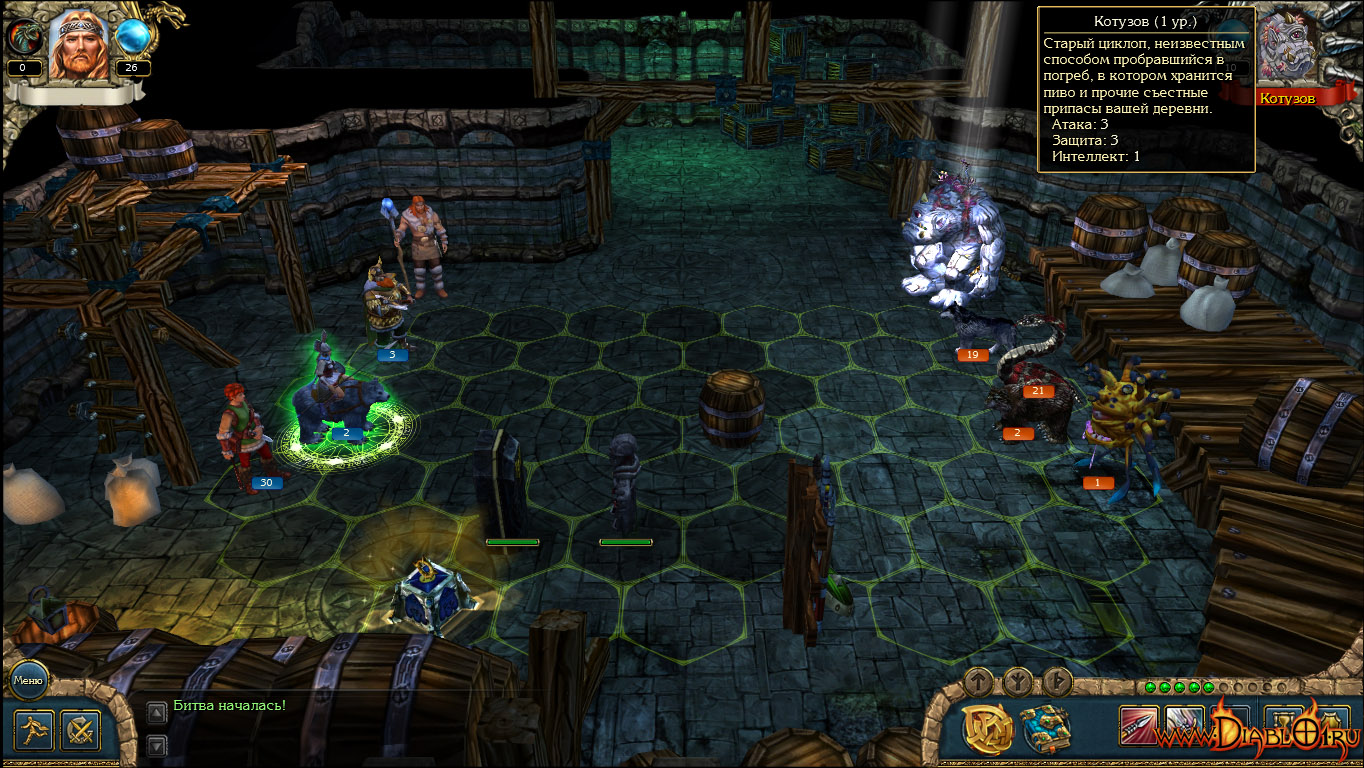
Task: Open the Меню button
Action: click(x=28, y=682)
